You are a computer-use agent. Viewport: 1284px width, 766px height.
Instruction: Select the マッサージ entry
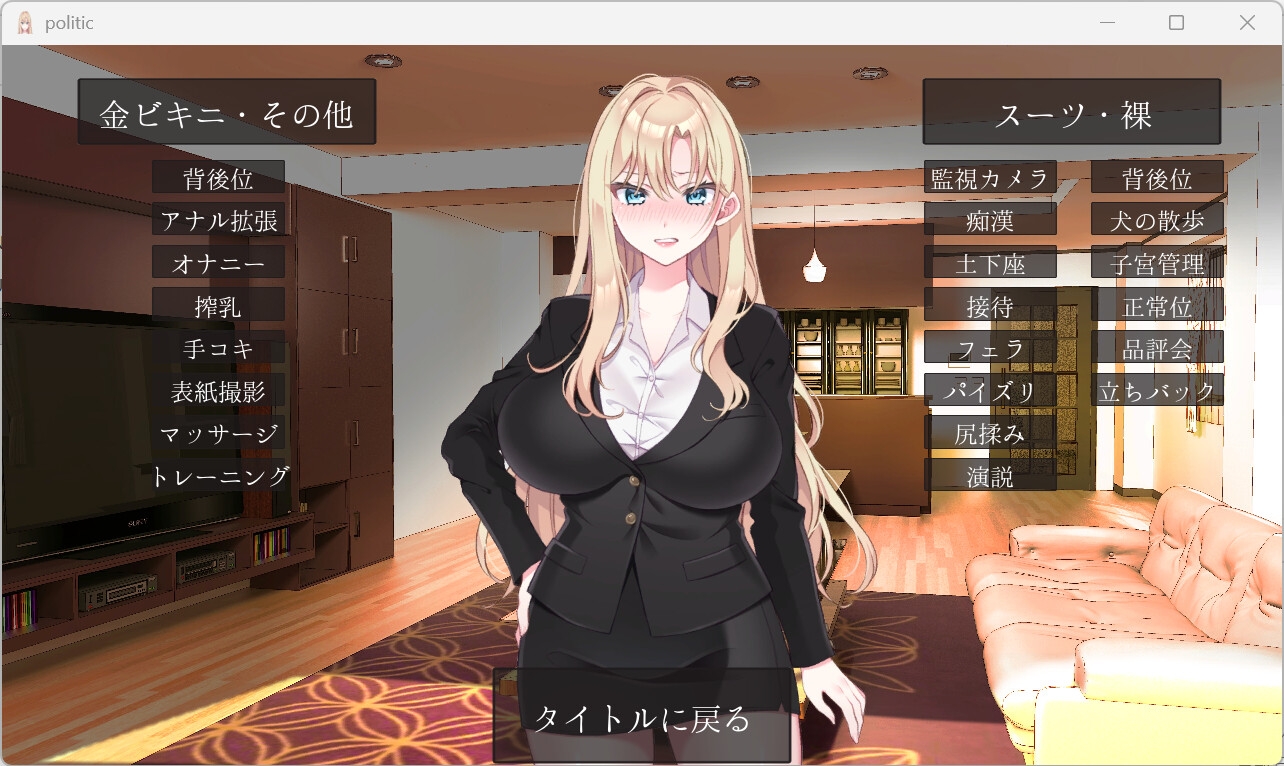click(x=218, y=434)
